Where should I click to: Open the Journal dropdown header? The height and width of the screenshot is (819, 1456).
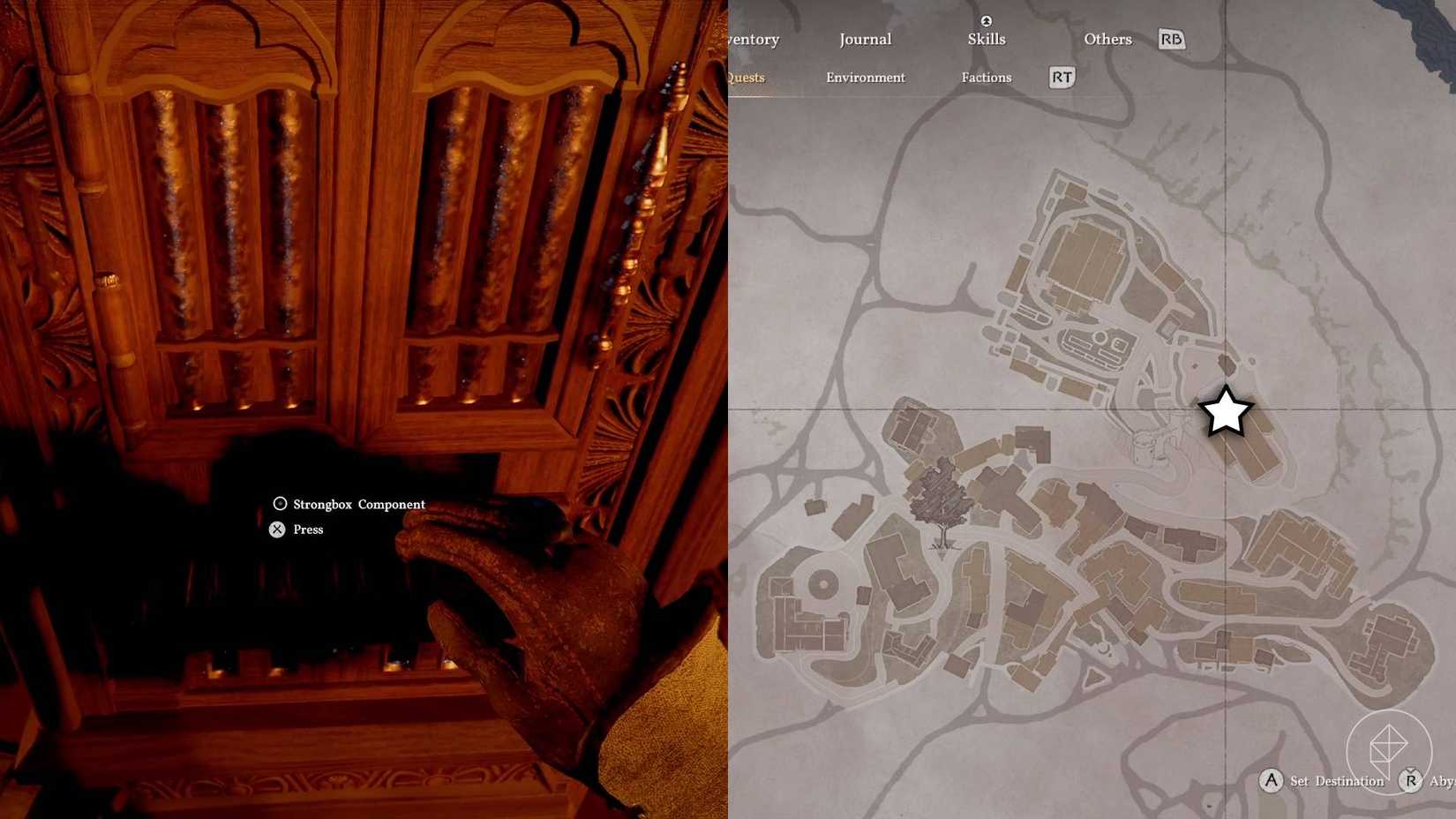pos(865,39)
